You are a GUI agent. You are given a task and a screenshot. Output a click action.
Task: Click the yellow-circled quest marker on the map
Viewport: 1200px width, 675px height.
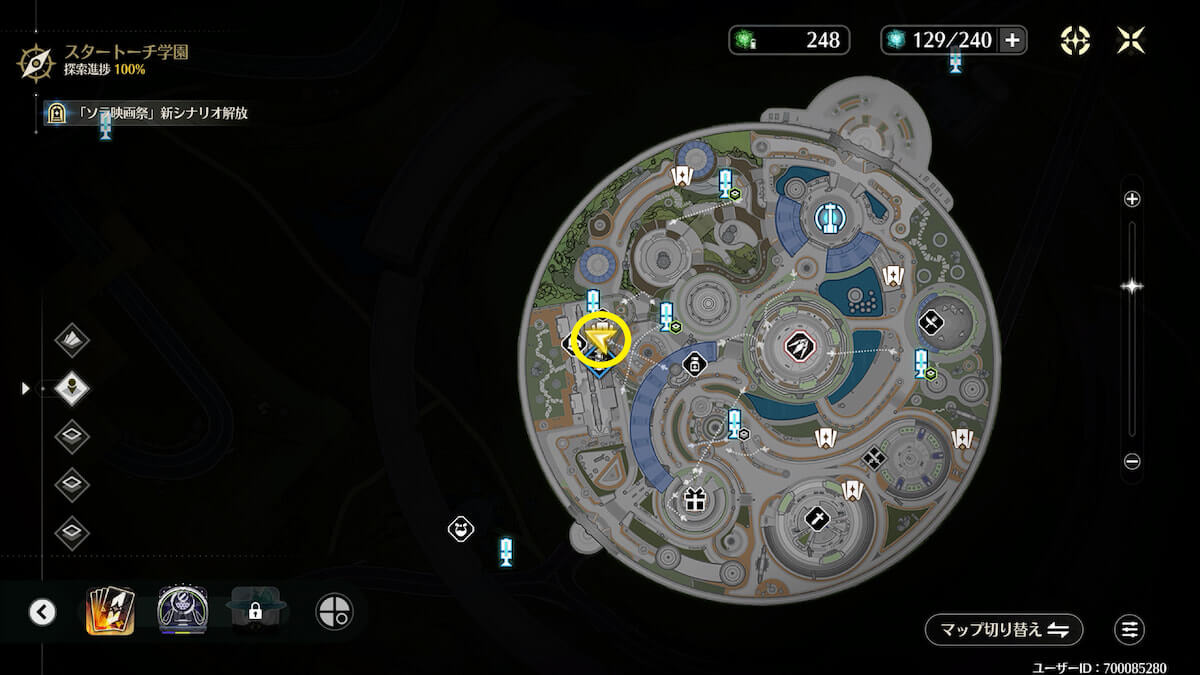[x=599, y=342]
